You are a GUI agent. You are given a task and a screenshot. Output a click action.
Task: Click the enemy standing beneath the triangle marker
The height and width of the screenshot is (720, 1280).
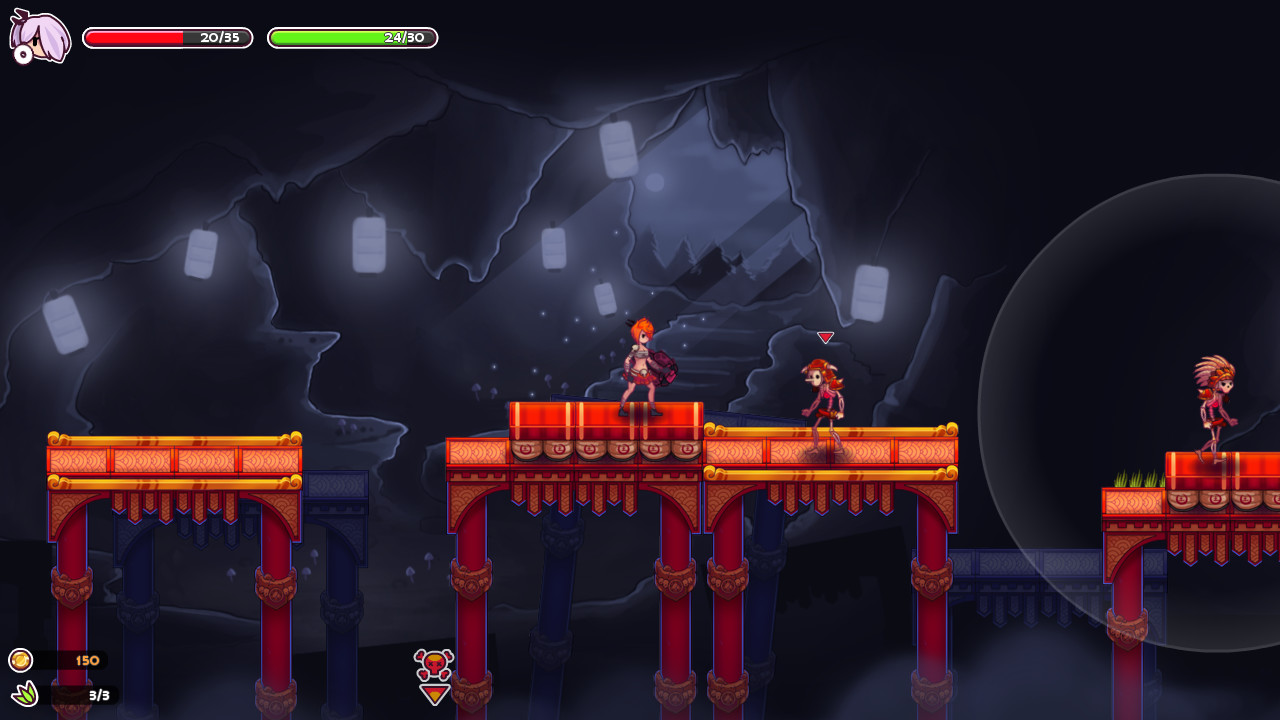[823, 390]
